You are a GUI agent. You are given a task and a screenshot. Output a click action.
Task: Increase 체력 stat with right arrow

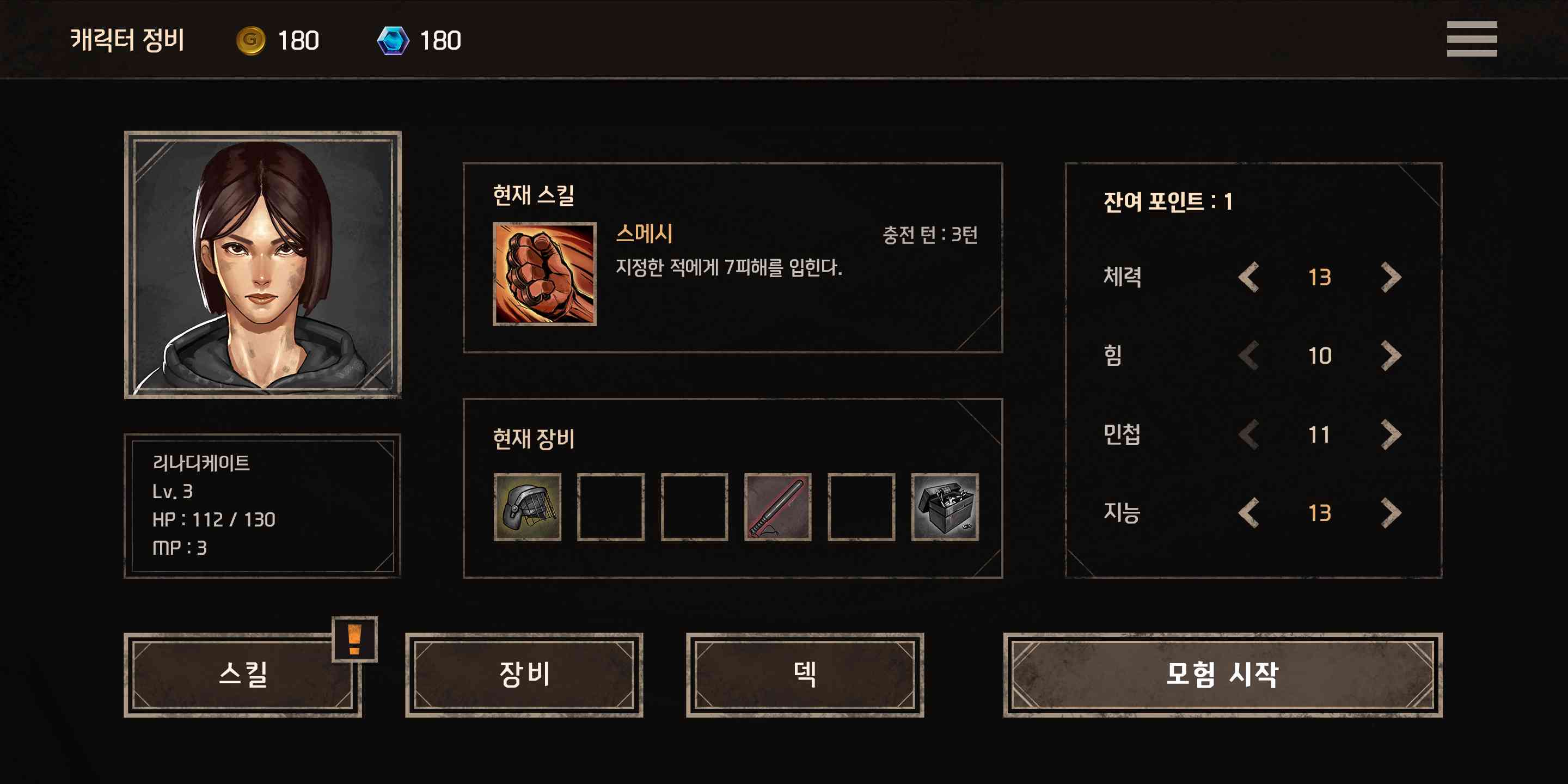(1391, 277)
